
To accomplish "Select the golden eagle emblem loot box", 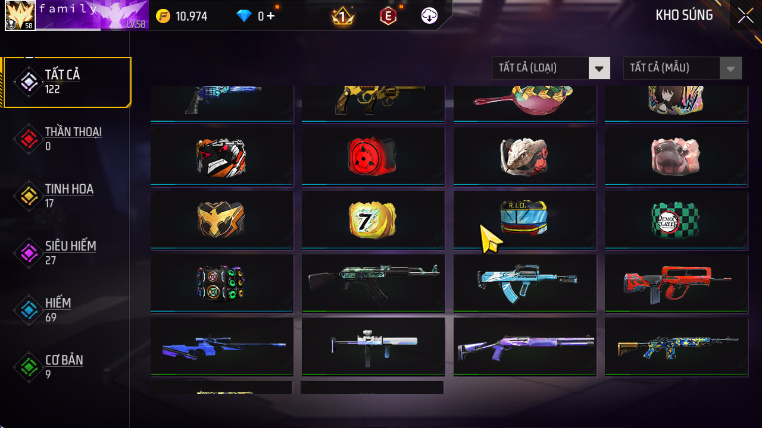I will pyautogui.click(x=222, y=218).
